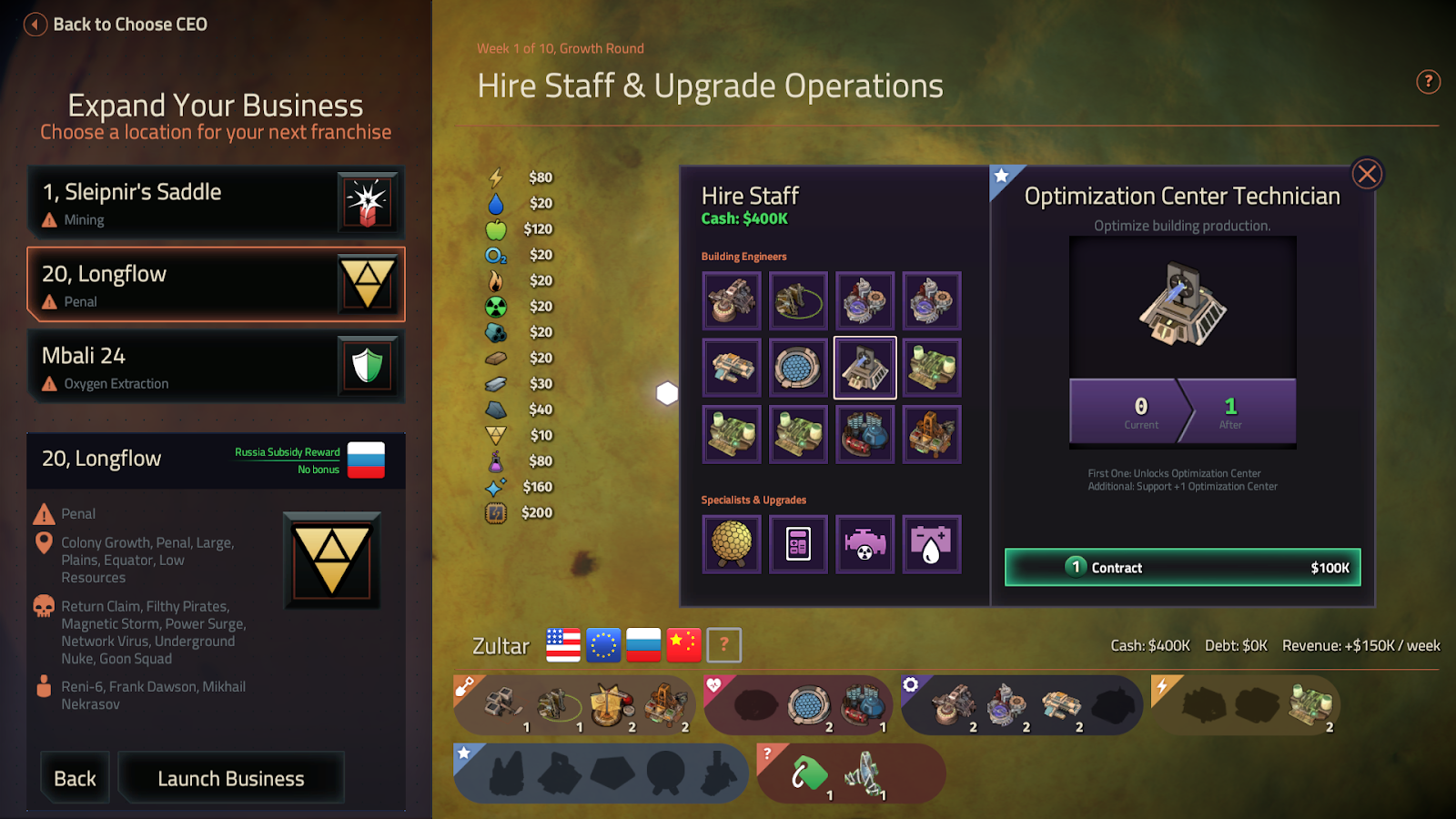The image size is (1456, 819).
Task: Click the unknown question mark flag box
Action: 724,645
